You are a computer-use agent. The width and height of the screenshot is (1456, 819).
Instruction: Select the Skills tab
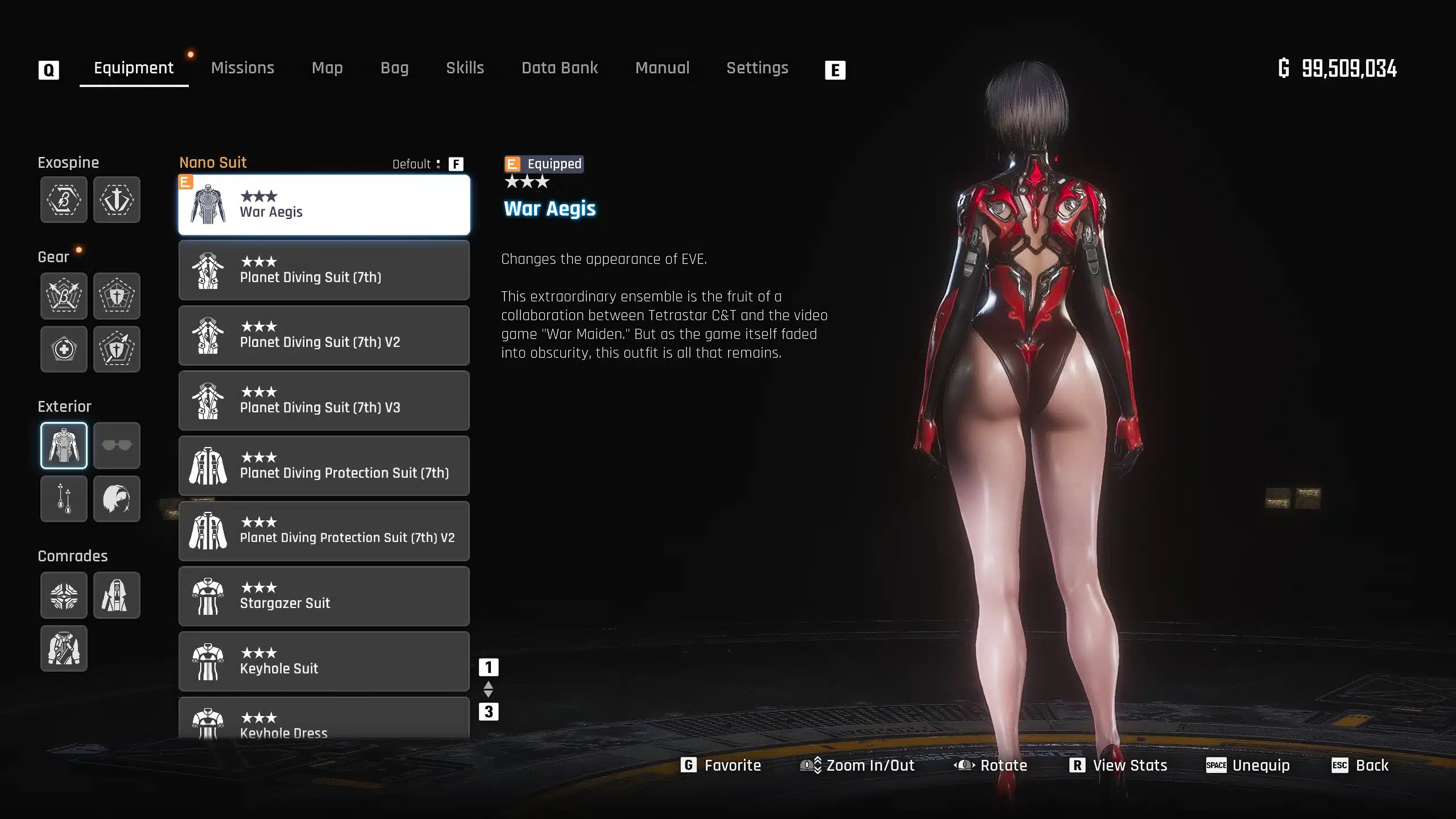tap(465, 68)
